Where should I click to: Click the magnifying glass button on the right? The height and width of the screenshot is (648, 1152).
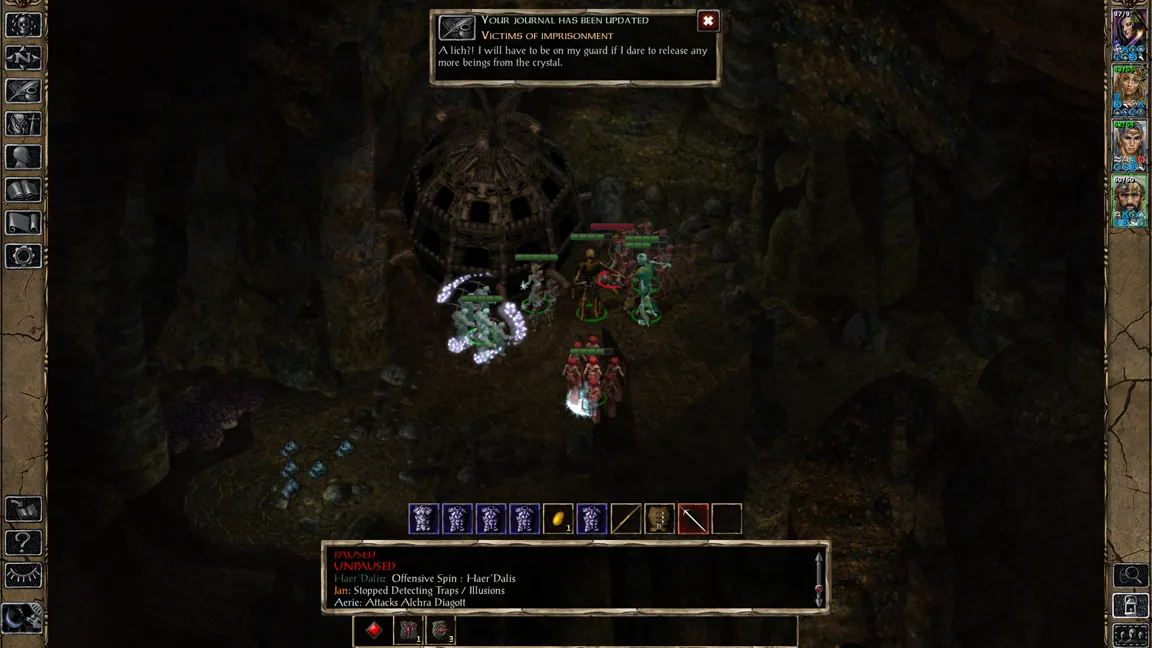[1131, 575]
